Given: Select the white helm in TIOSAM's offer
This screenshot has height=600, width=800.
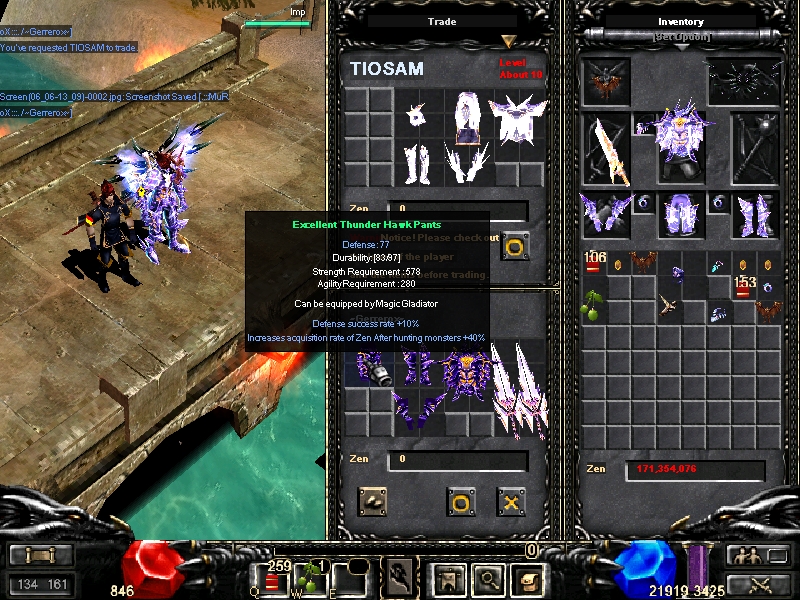Looking at the screenshot, I should (x=419, y=116).
